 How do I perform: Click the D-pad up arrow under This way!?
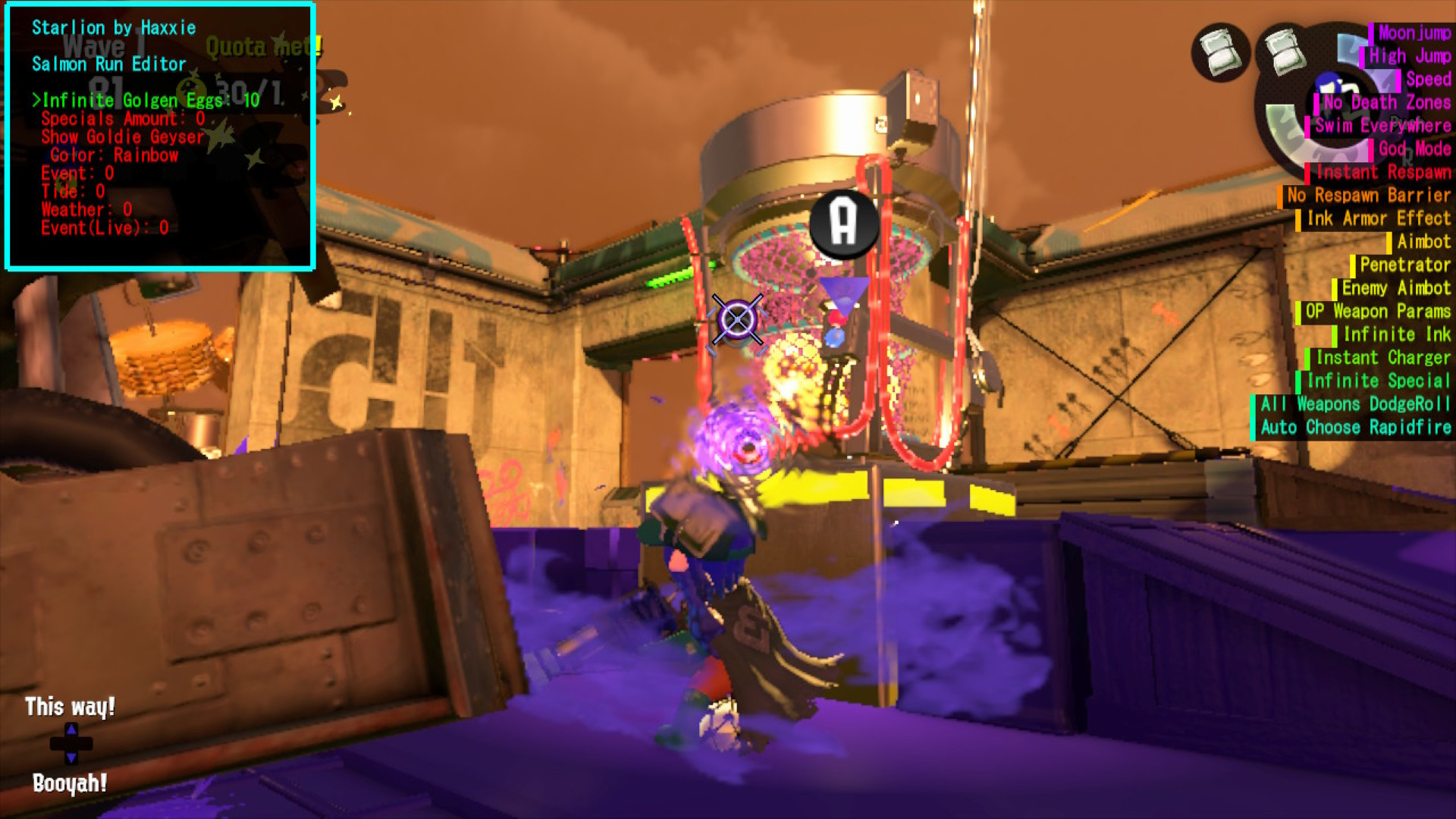tap(72, 730)
